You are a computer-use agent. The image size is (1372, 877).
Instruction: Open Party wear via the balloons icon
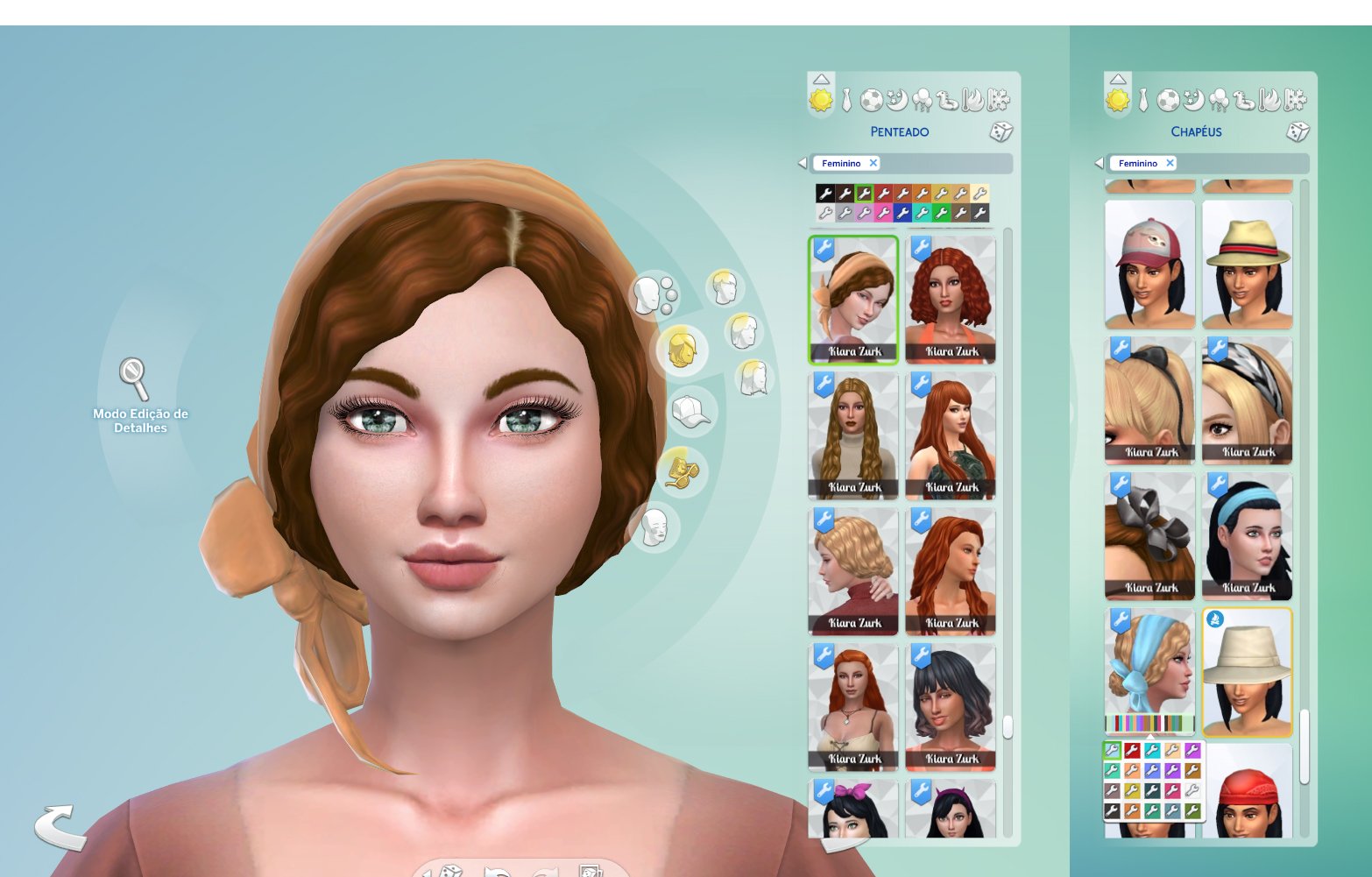click(x=923, y=100)
